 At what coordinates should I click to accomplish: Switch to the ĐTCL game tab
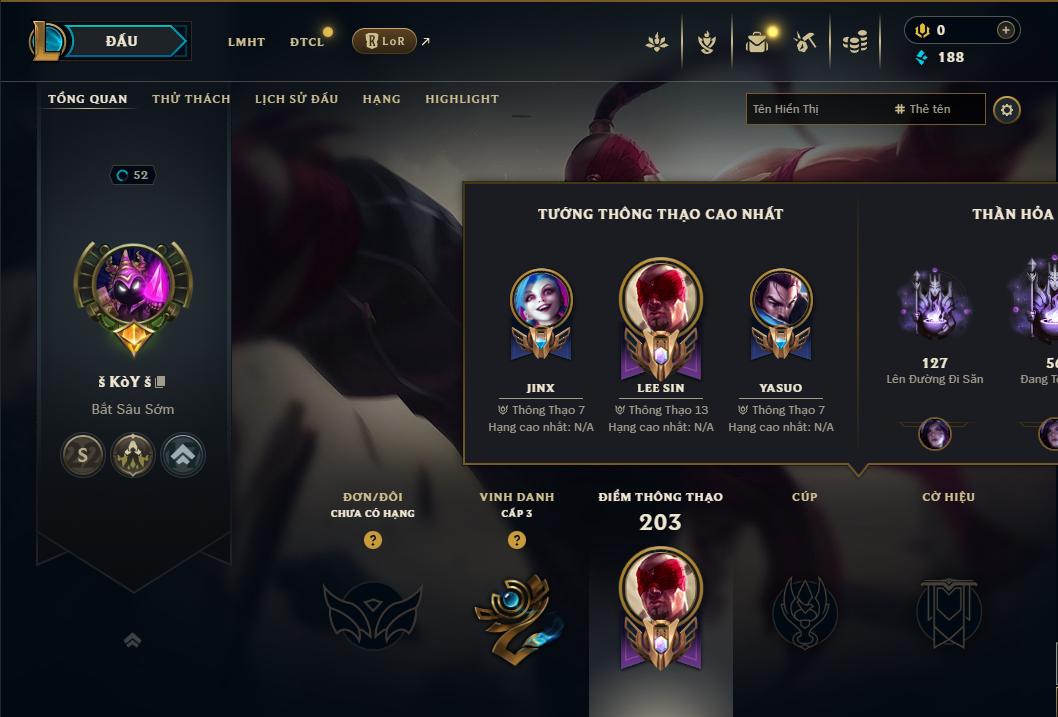pos(307,42)
